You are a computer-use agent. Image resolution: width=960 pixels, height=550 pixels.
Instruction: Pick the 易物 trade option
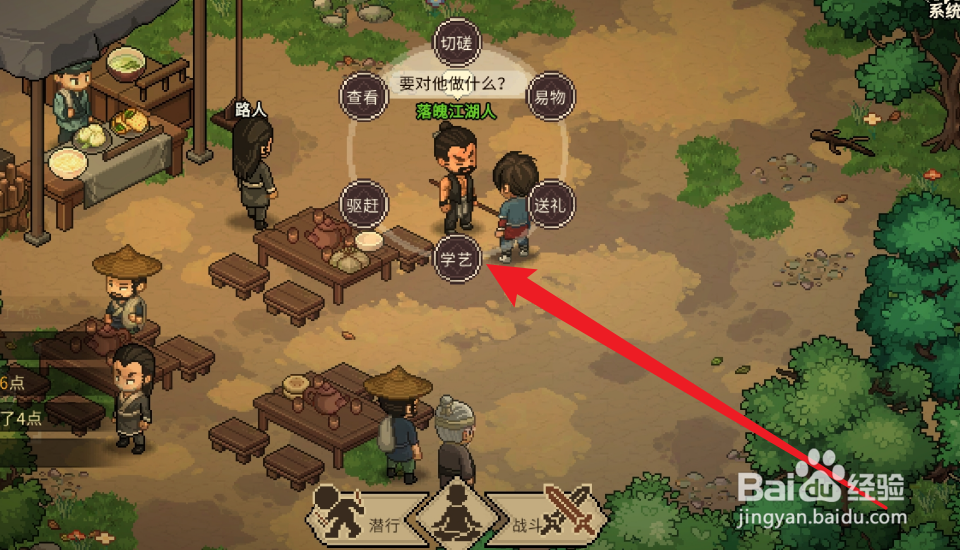point(550,97)
